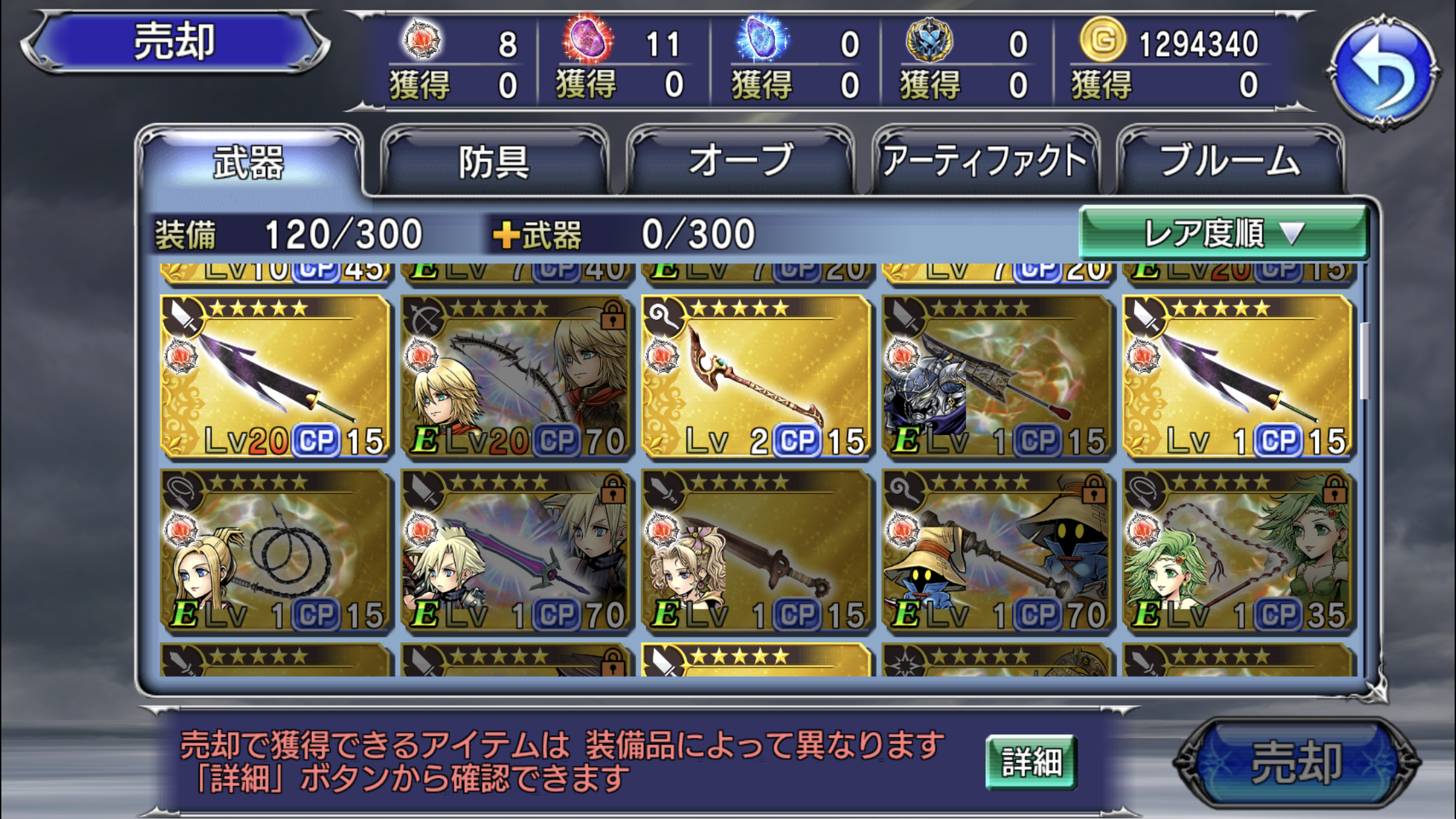Open the オーブ orb tab

tap(741, 162)
